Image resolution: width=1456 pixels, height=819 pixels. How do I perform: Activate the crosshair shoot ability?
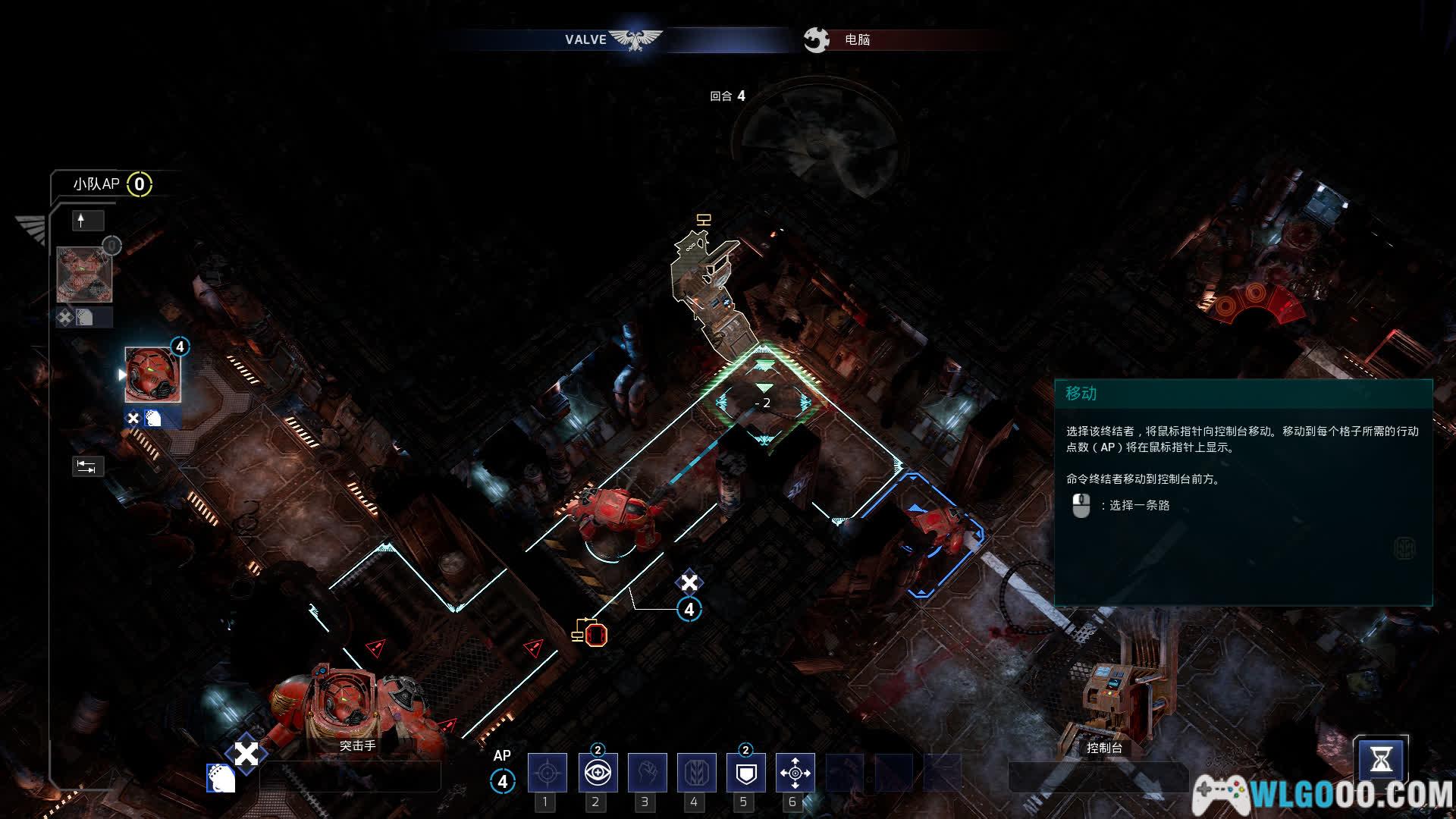[x=547, y=773]
